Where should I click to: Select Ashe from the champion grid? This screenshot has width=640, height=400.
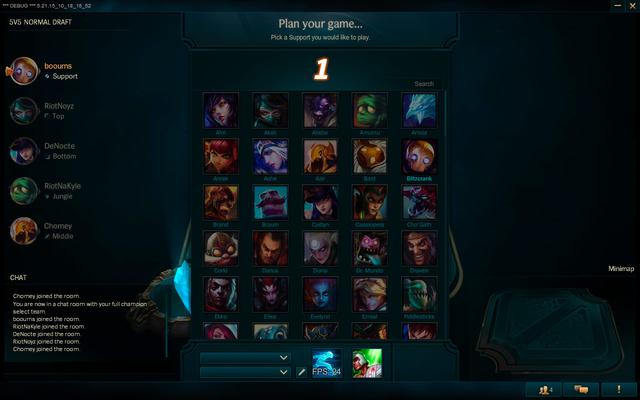pos(270,156)
